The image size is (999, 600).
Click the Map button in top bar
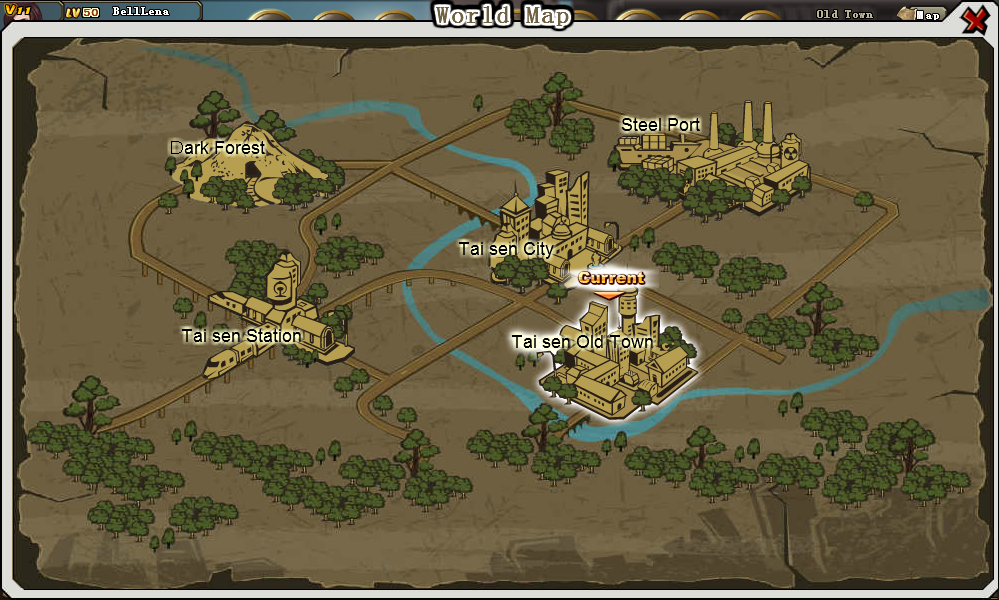[921, 14]
